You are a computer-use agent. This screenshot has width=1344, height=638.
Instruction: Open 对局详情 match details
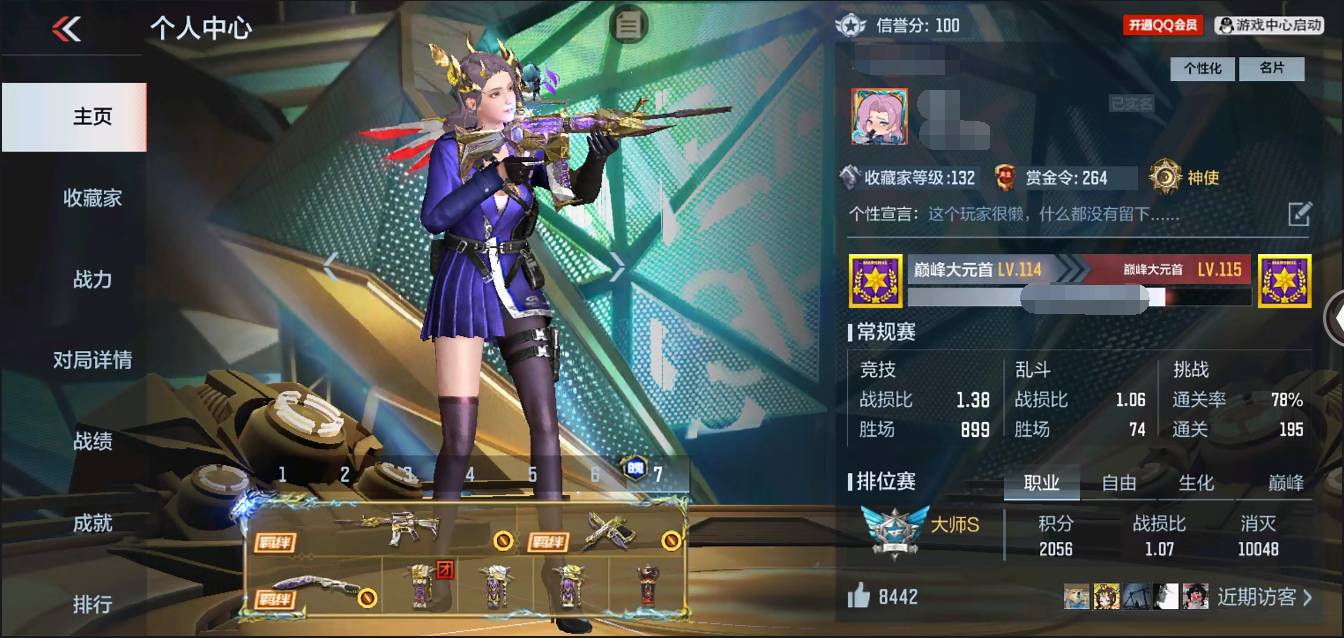(x=92, y=360)
